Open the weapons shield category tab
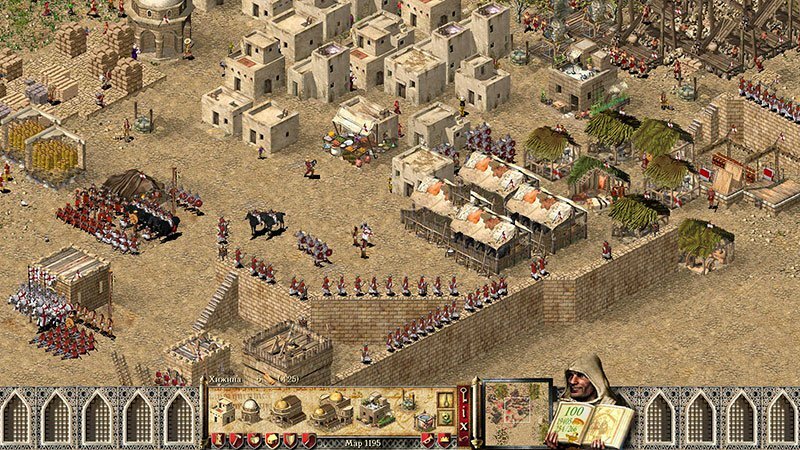 (288, 441)
